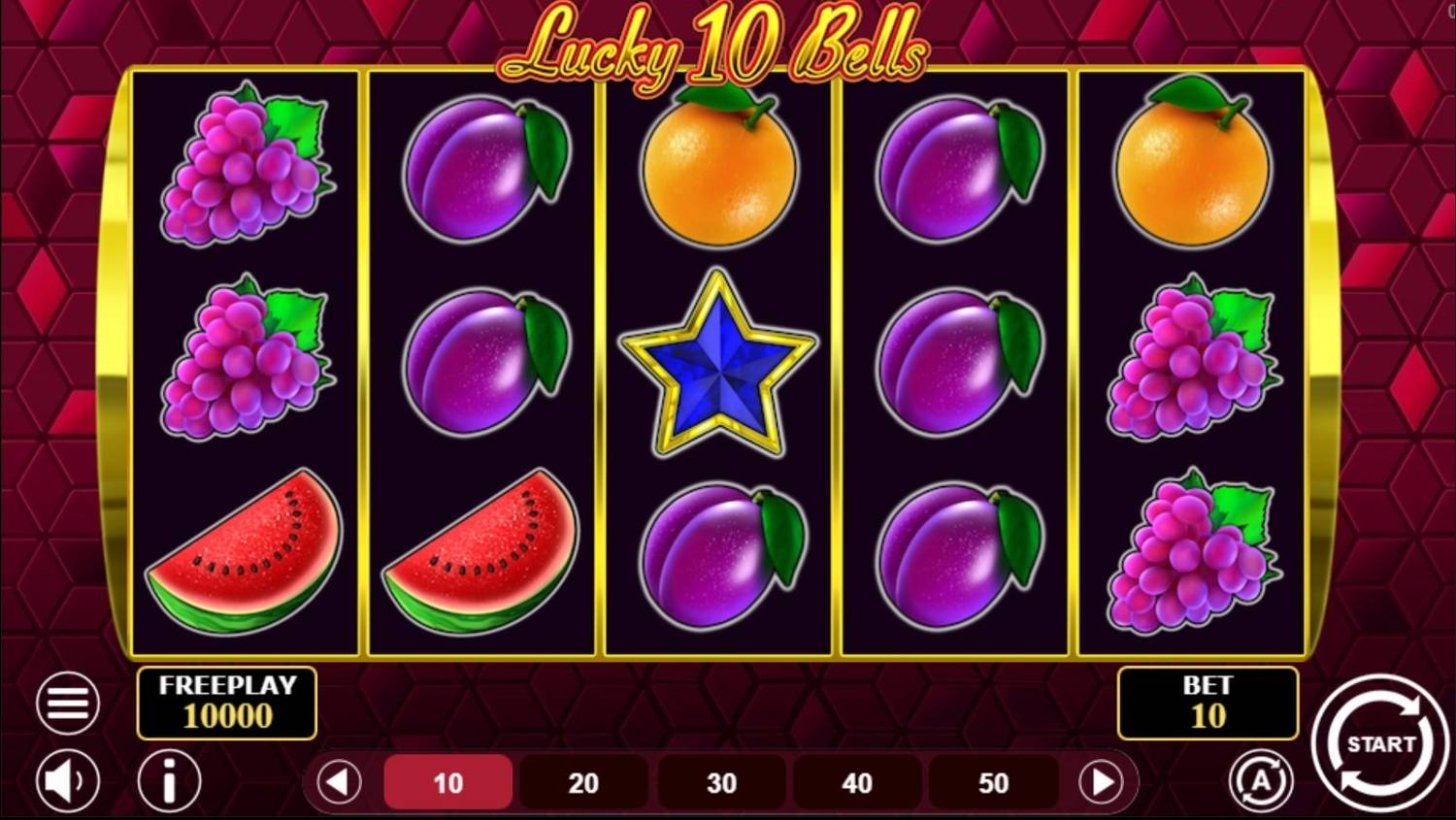Switch the bet to 50
The height and width of the screenshot is (820, 1456).
click(x=993, y=782)
